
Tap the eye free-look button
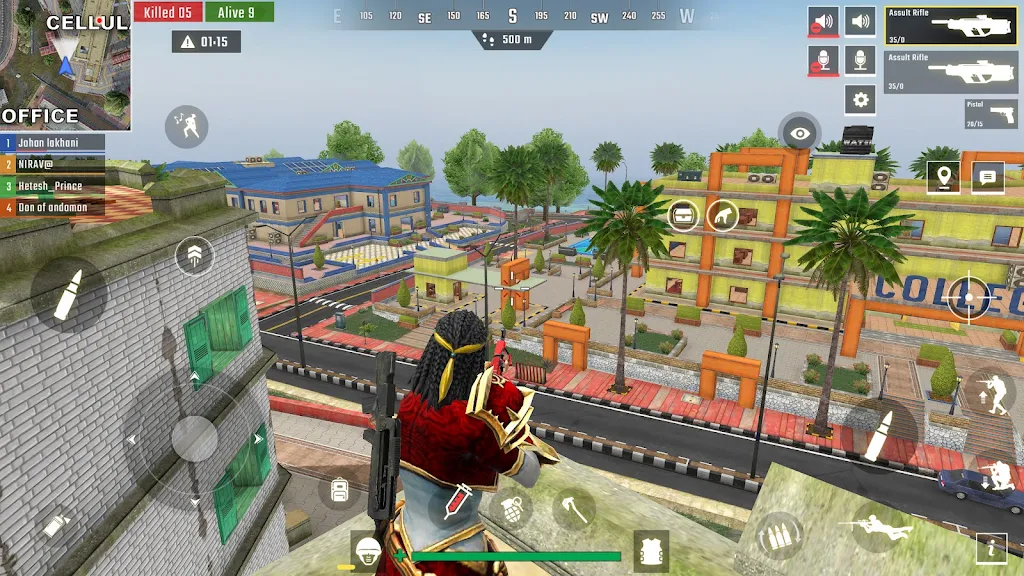click(799, 132)
